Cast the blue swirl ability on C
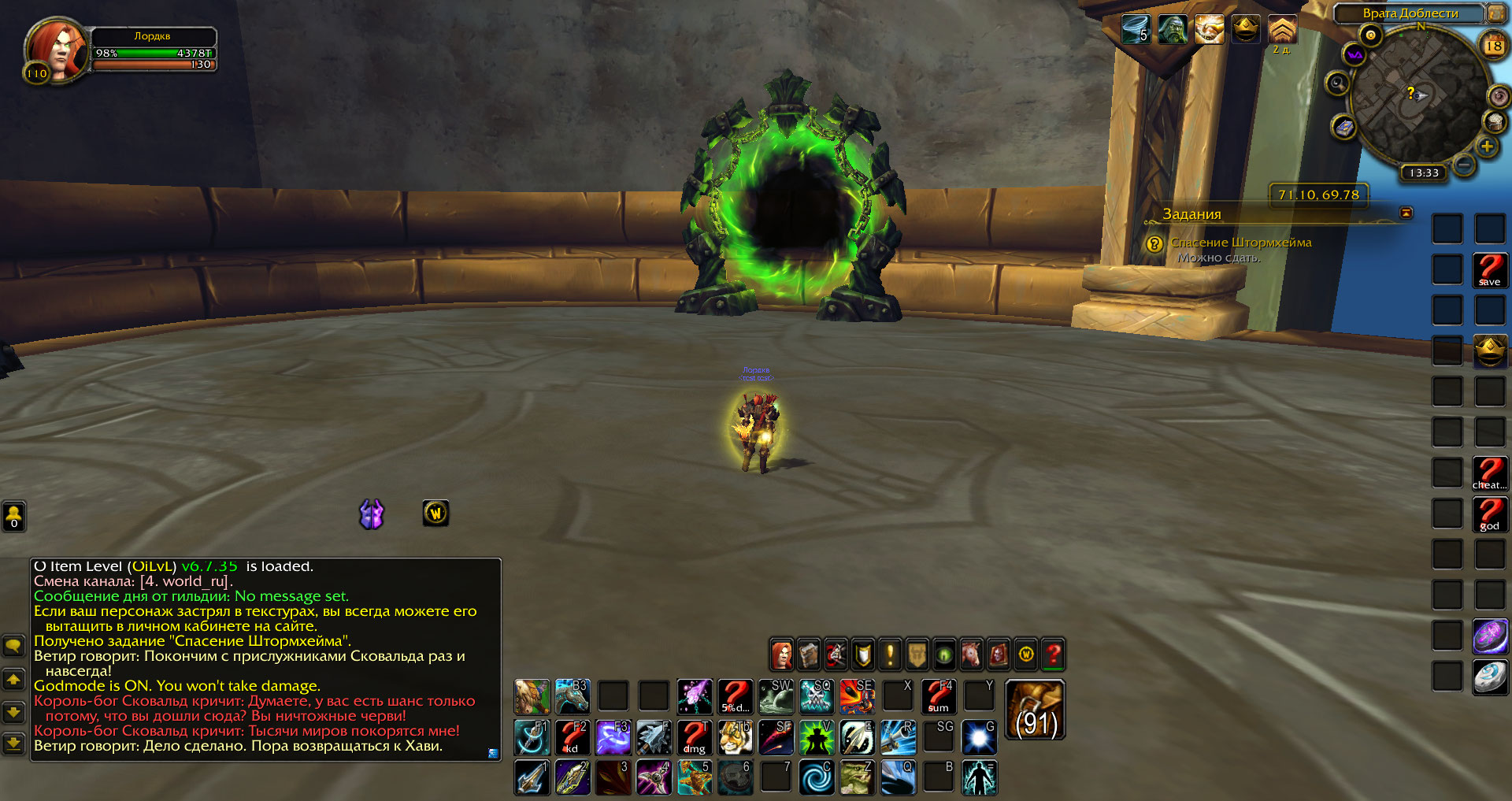Screen dimensions: 1512x801 click(817, 777)
